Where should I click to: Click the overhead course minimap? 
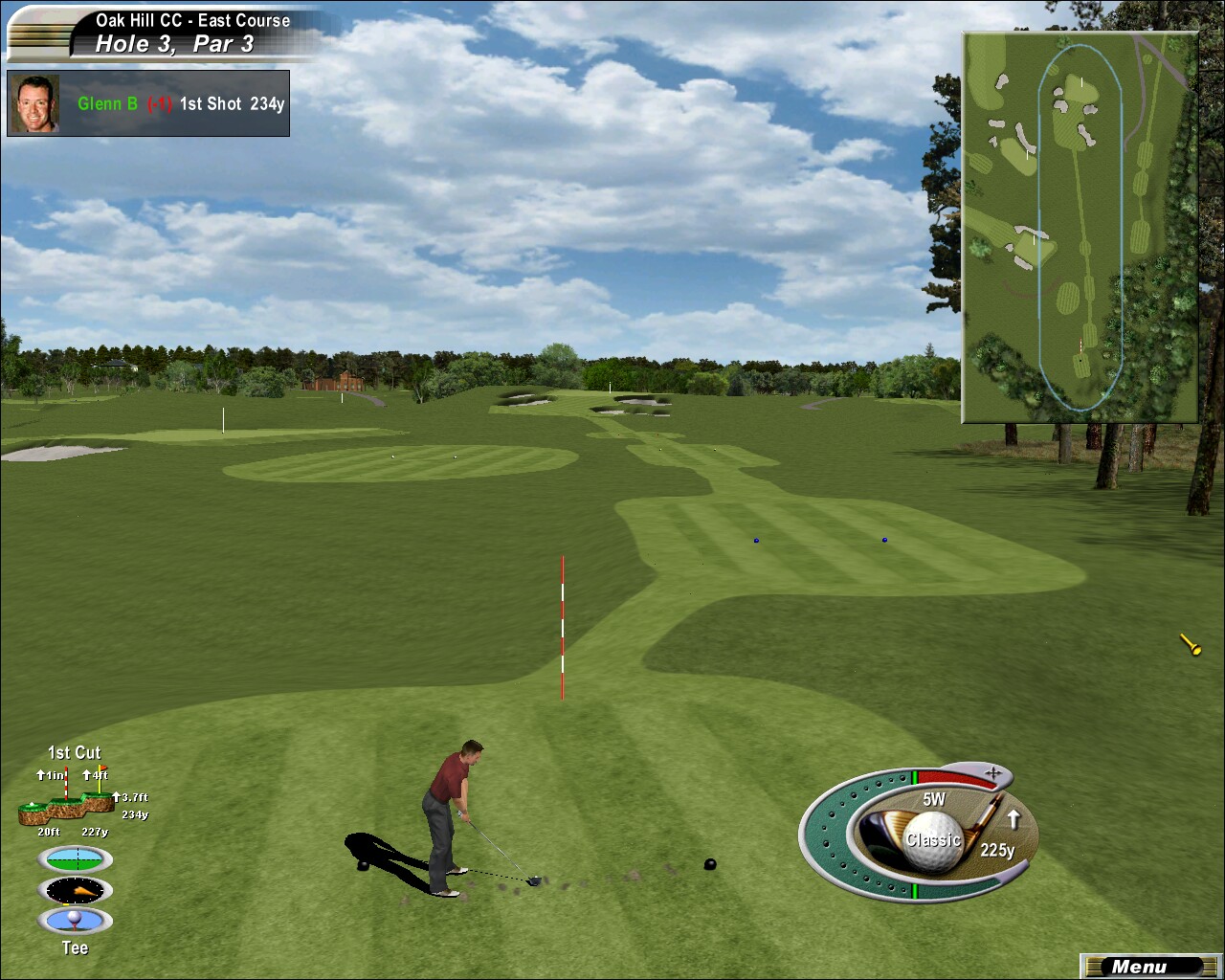[x=1080, y=227]
